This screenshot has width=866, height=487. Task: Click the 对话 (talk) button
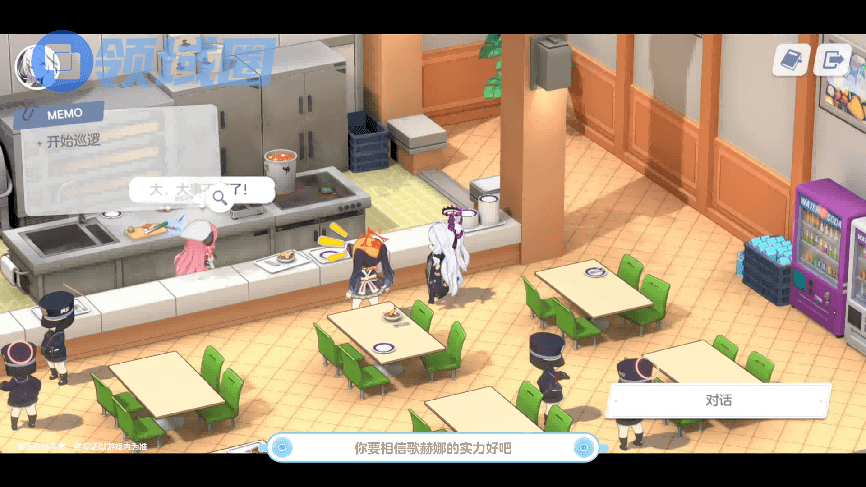718,401
